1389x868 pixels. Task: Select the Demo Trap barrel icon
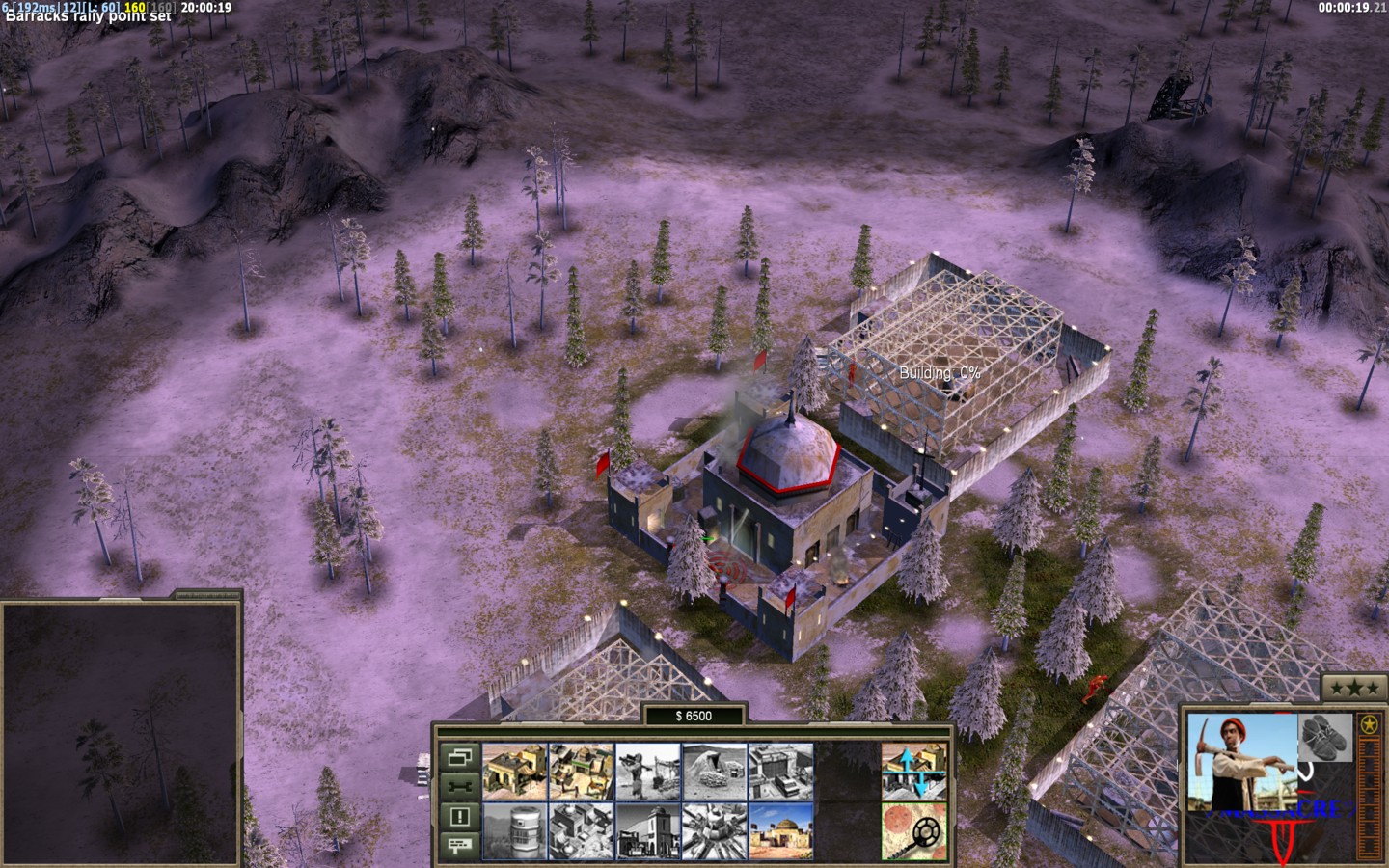[x=514, y=831]
